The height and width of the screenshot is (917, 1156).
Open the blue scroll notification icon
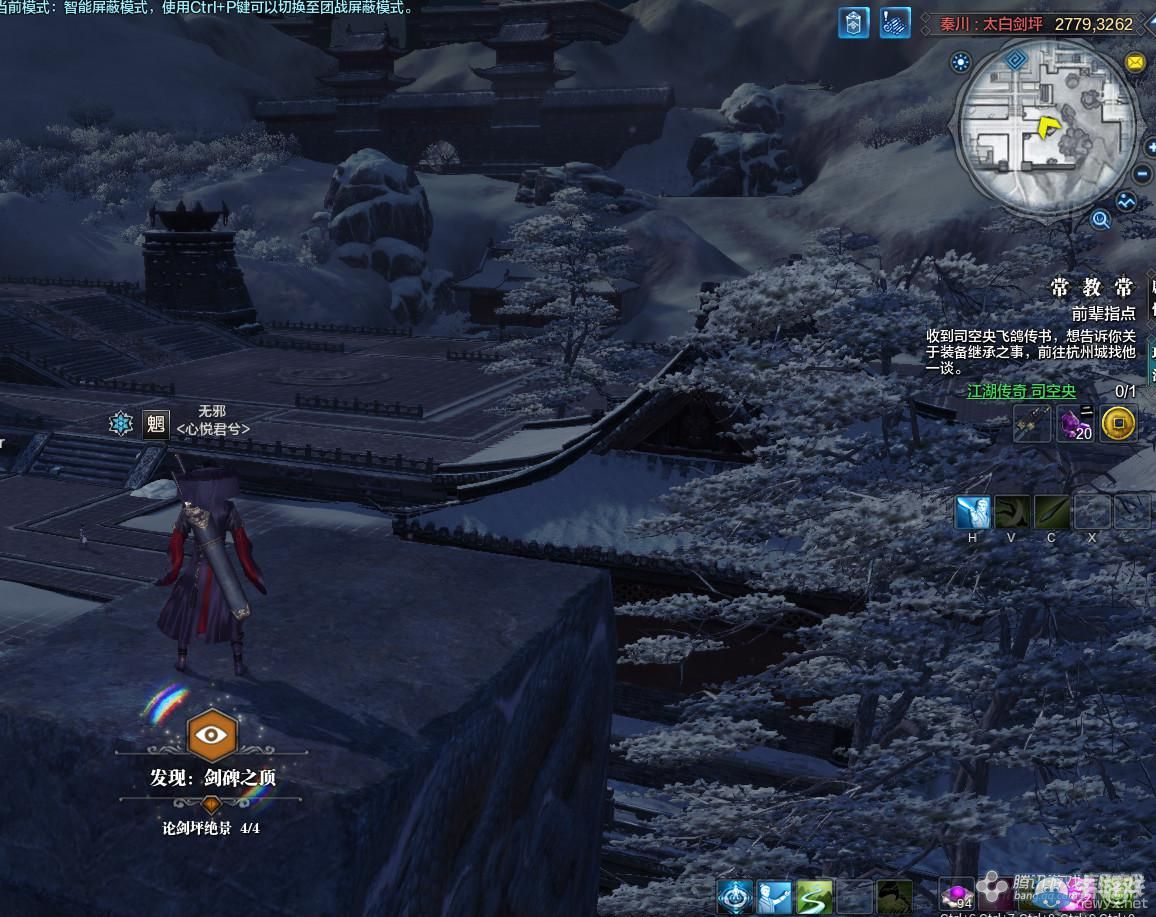[x=895, y=23]
